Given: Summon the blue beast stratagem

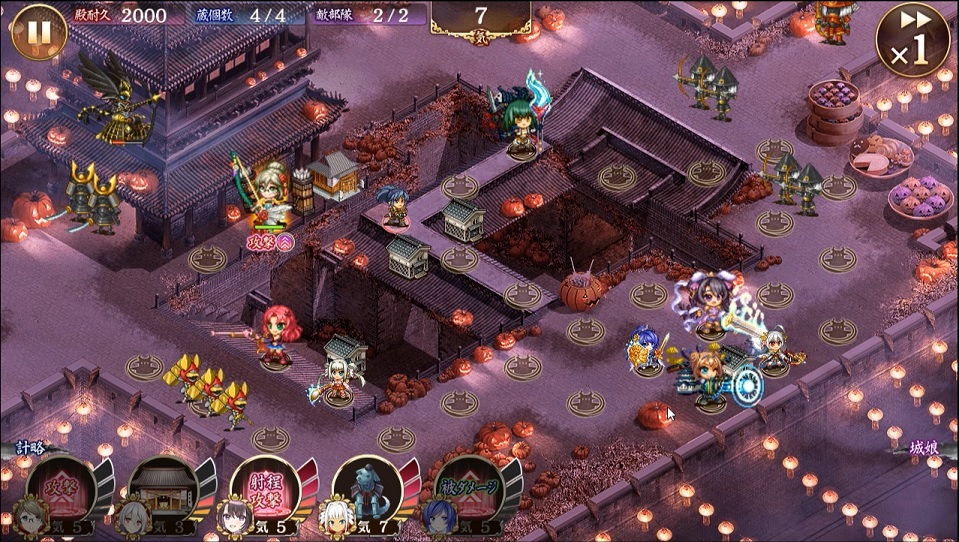Looking at the screenshot, I should (368, 492).
